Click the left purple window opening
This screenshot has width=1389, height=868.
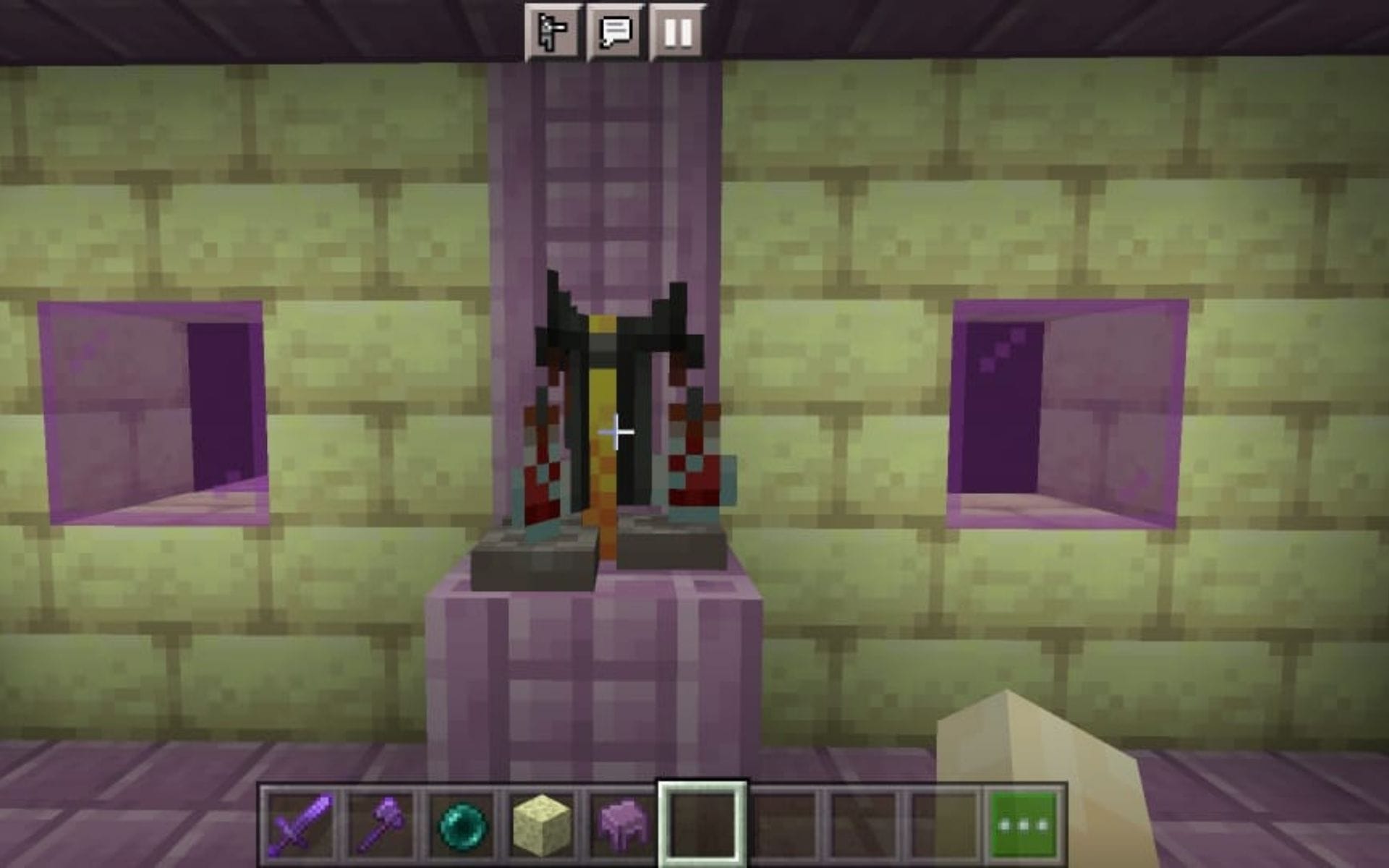tap(152, 412)
